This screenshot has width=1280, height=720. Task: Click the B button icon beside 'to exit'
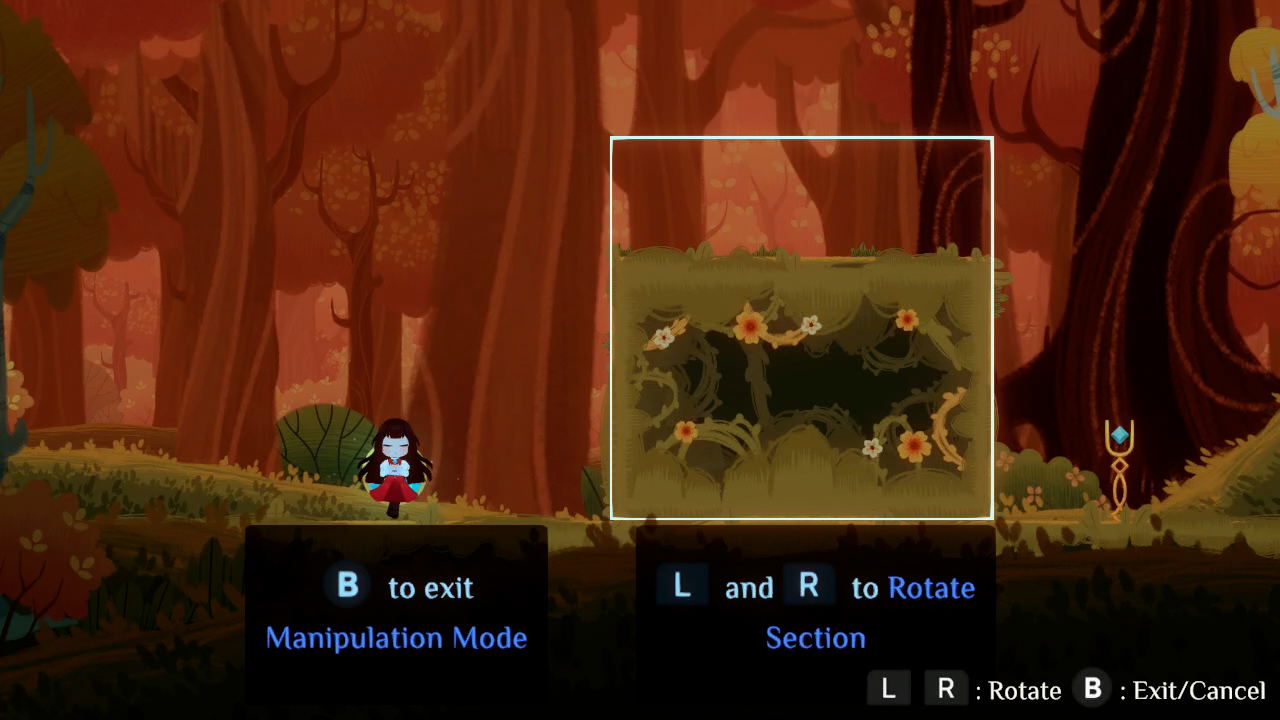347,587
